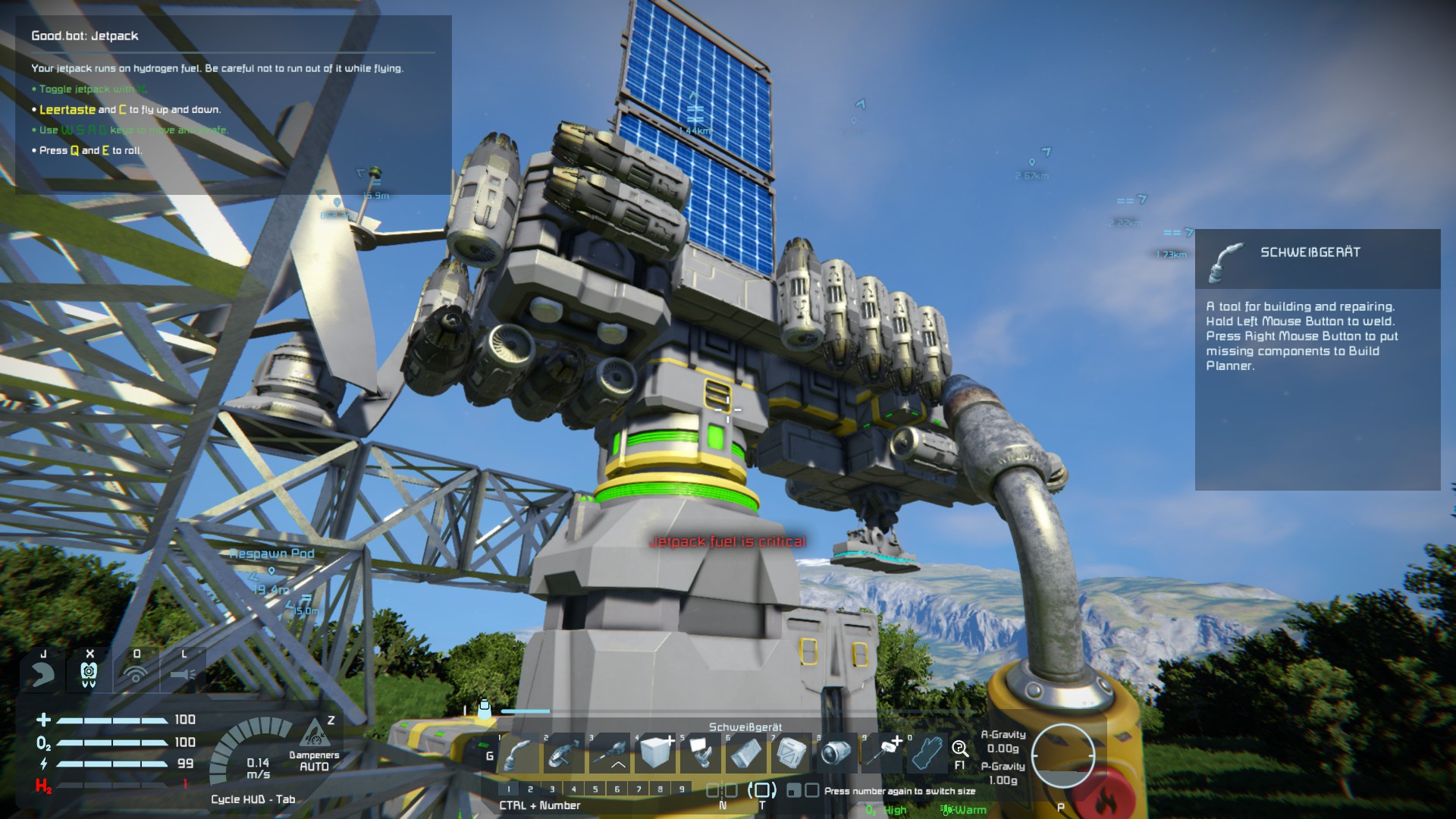This screenshot has height=819, width=1456.
Task: Select the sloped block in slot 6
Action: coord(746,755)
